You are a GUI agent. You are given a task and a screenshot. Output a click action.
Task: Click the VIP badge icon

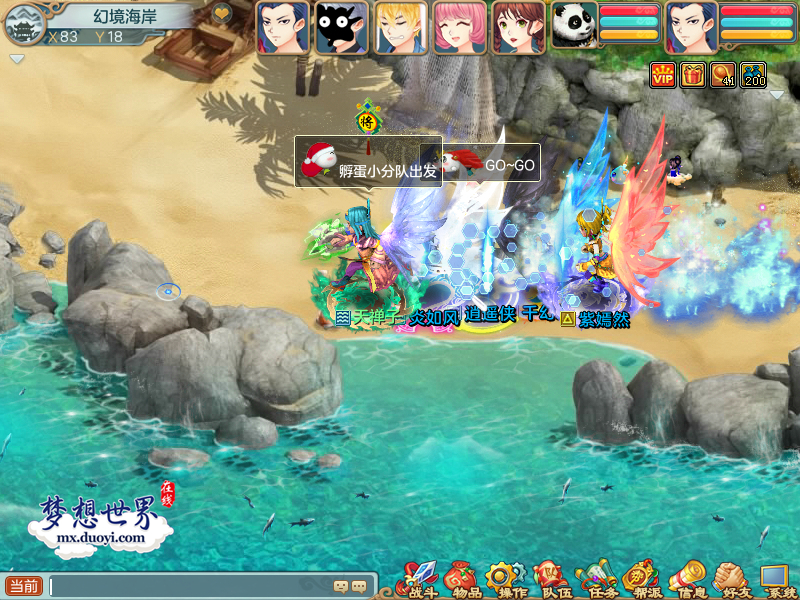(662, 74)
